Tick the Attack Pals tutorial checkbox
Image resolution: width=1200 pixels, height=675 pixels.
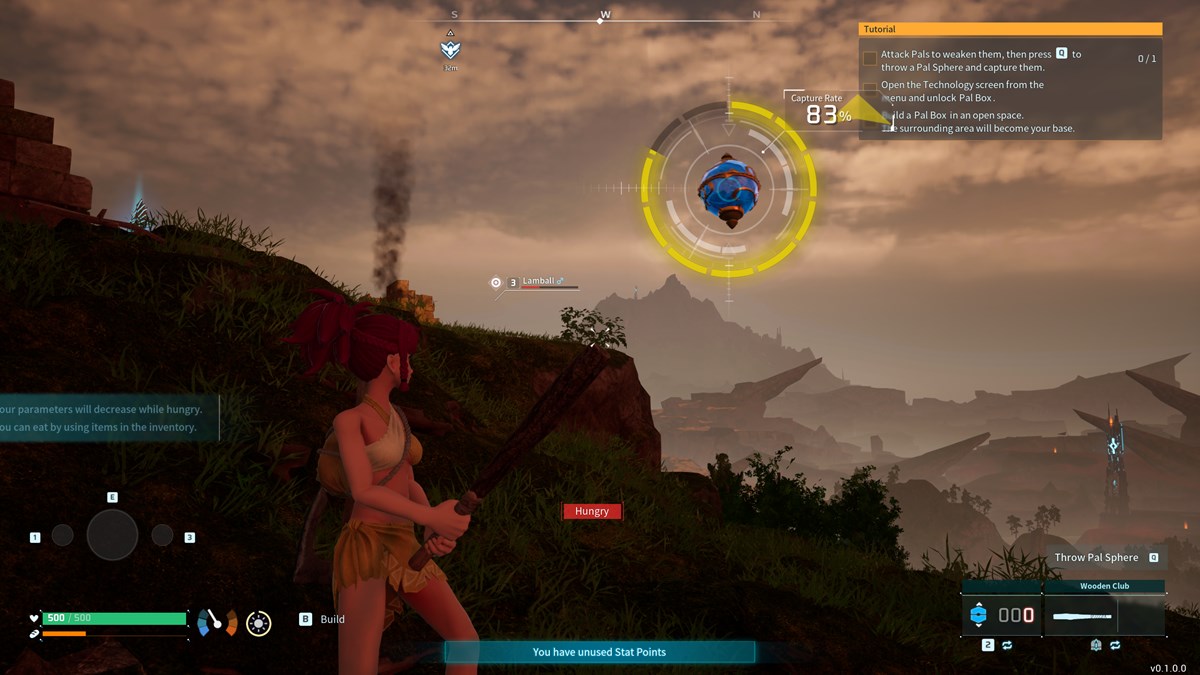870,59
